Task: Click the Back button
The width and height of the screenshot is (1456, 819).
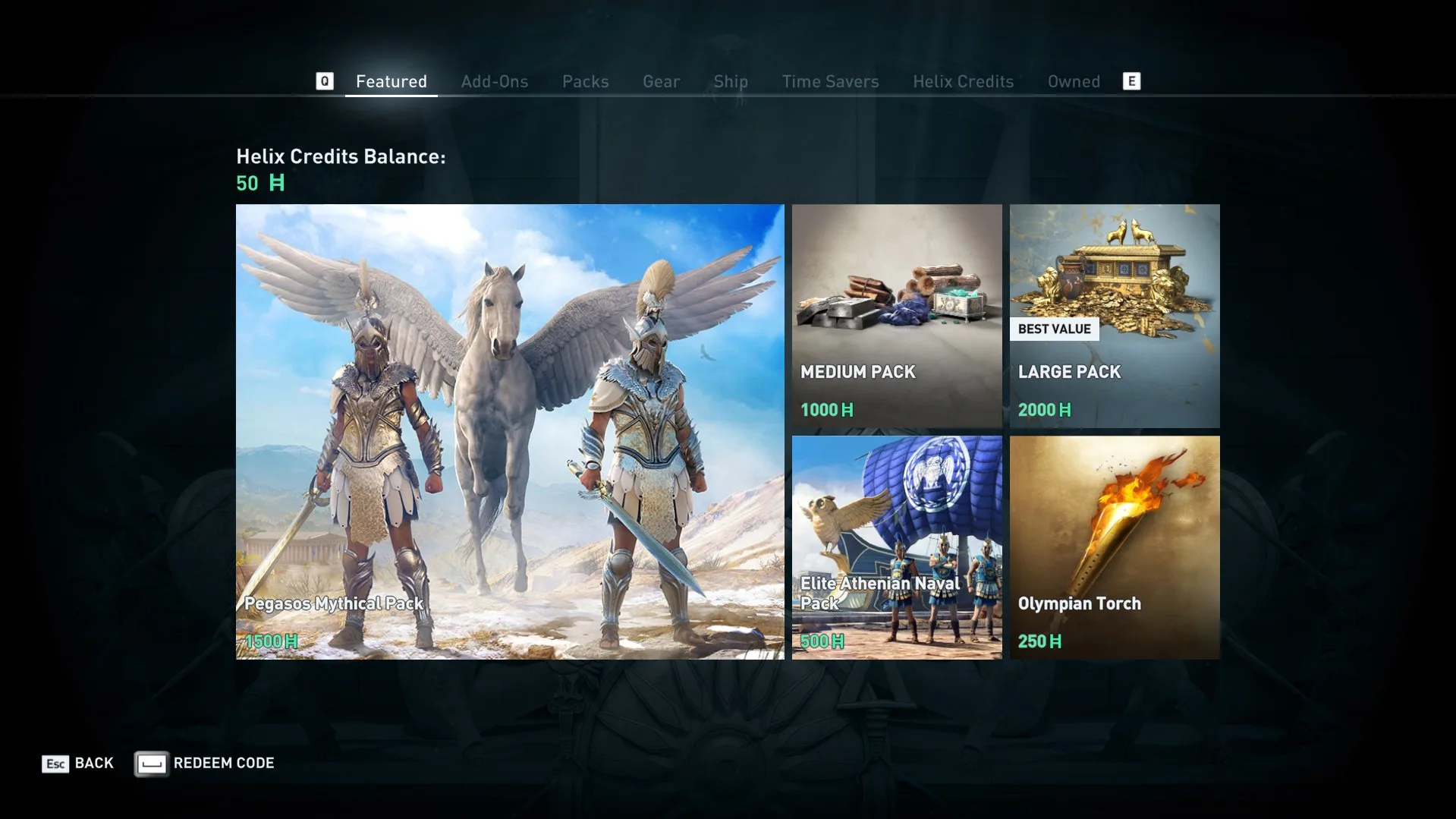Action: point(78,763)
